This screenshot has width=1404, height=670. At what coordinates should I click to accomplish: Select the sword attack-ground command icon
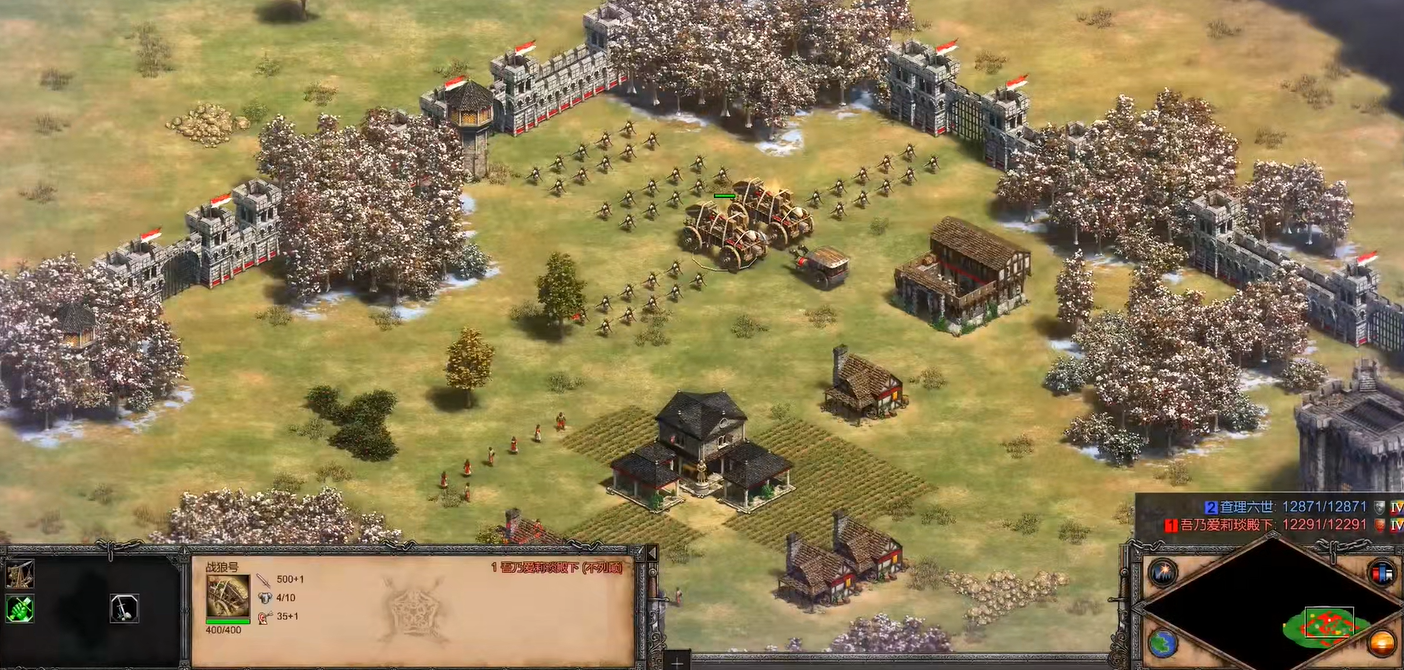click(124, 607)
